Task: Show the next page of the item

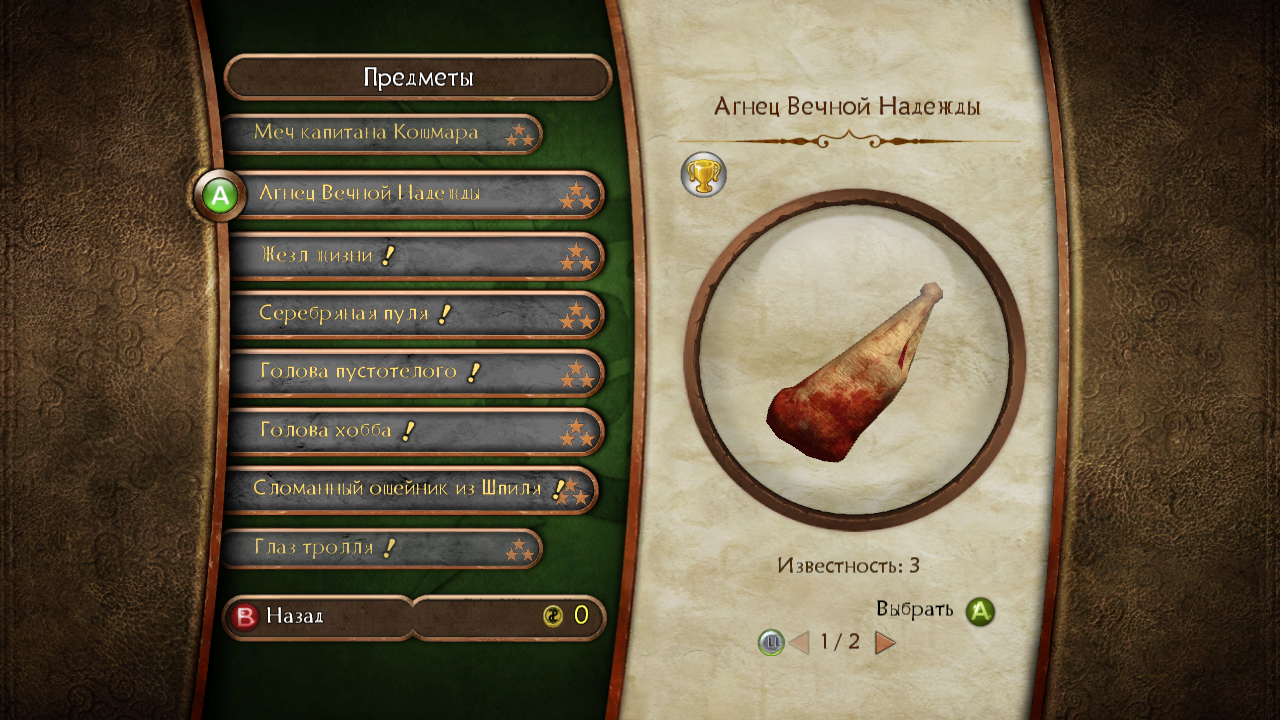Action: pyautogui.click(x=885, y=642)
